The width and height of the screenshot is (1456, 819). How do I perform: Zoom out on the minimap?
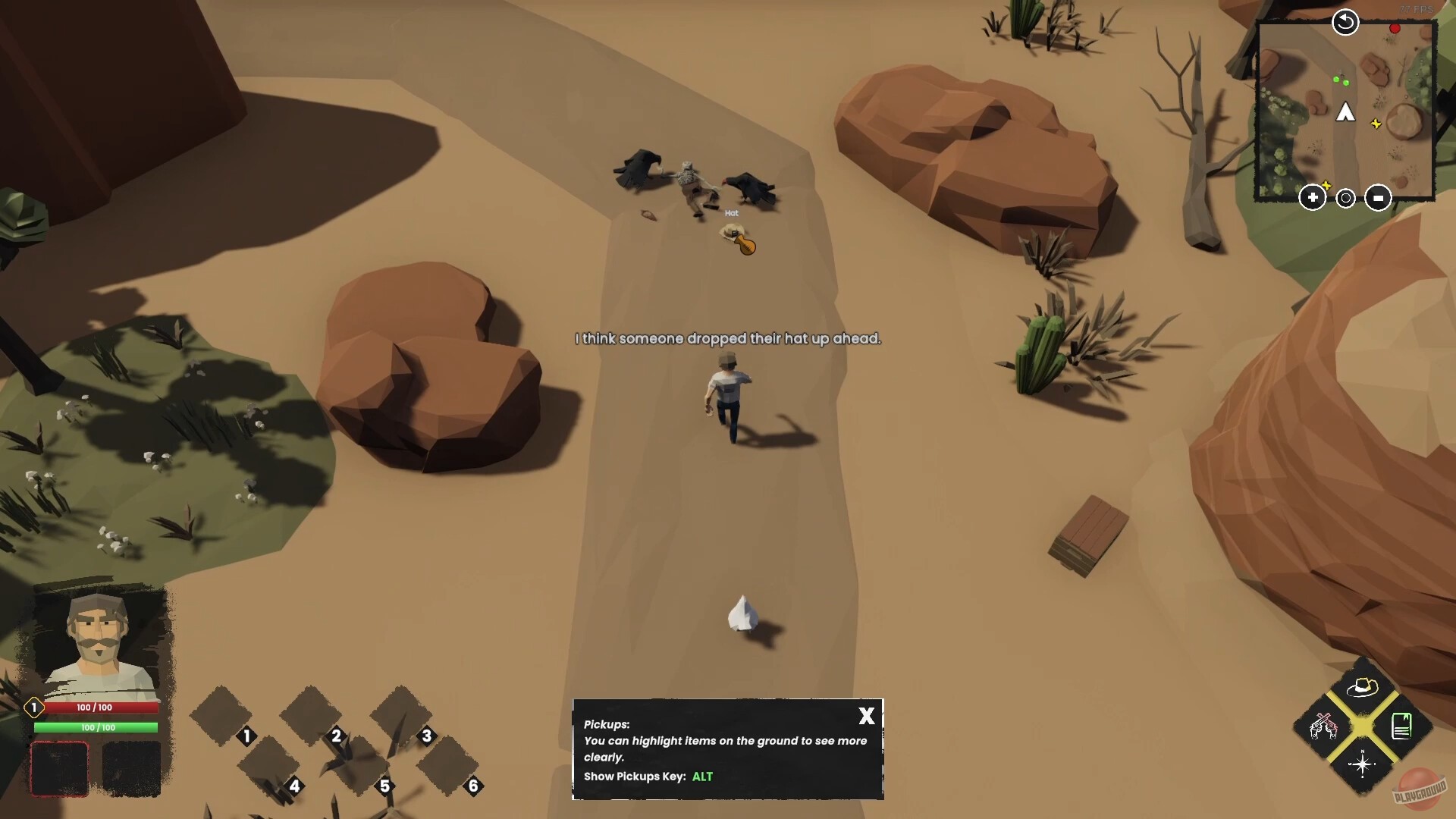[x=1378, y=197]
